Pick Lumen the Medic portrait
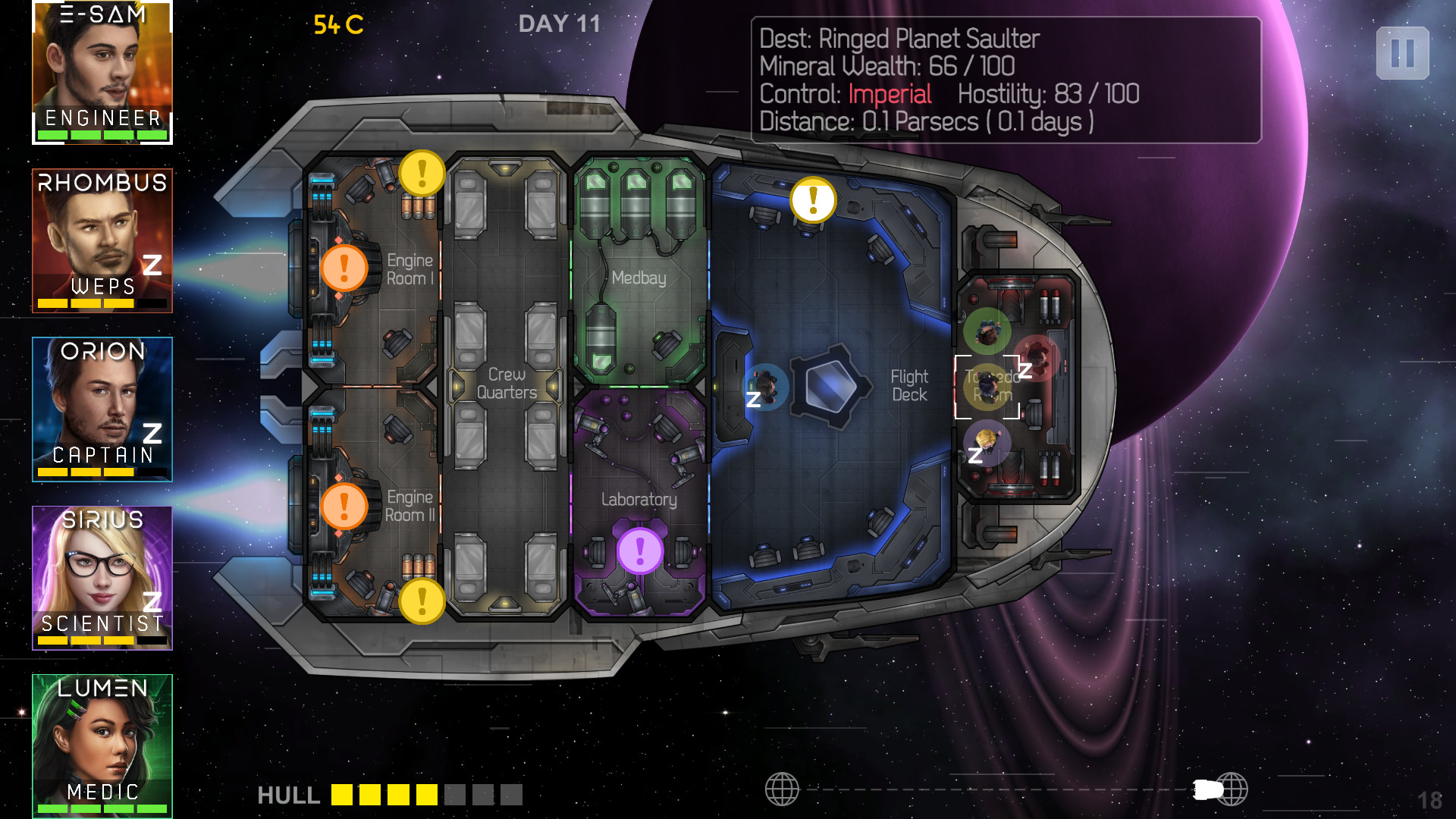This screenshot has height=819, width=1456. coord(102,745)
